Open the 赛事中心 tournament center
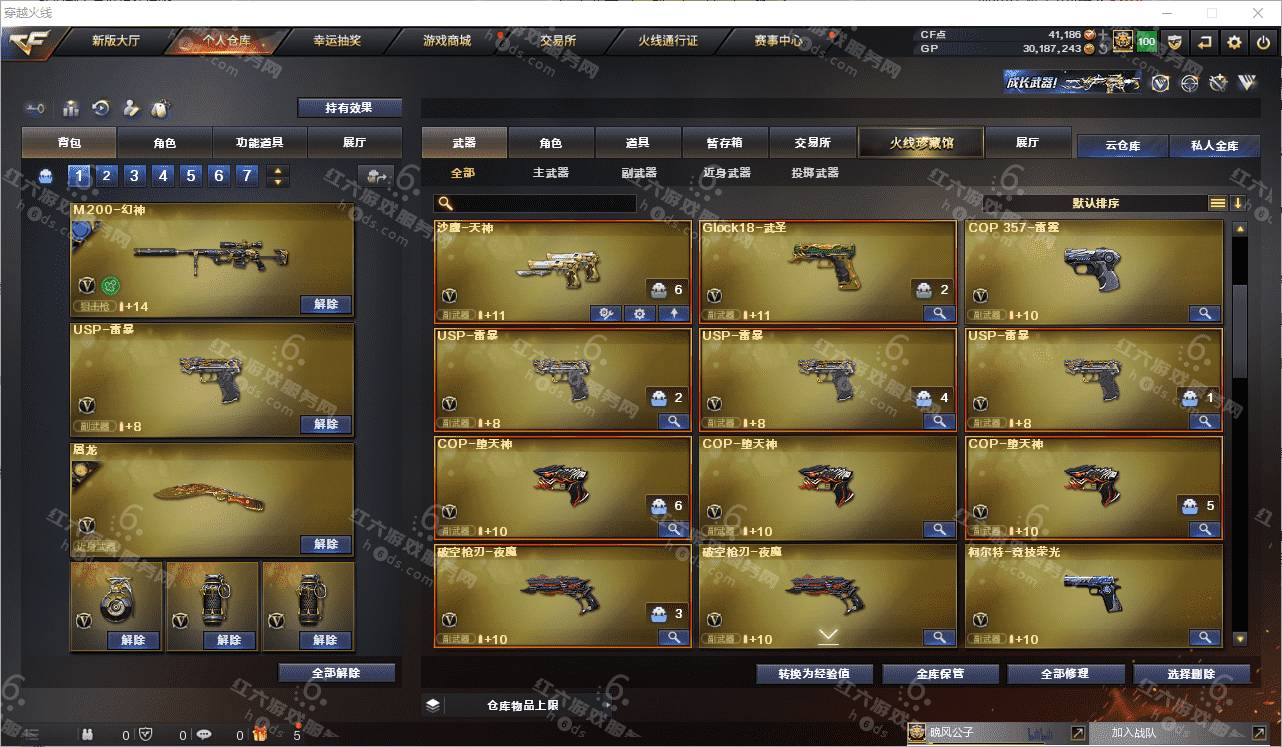 click(777, 41)
